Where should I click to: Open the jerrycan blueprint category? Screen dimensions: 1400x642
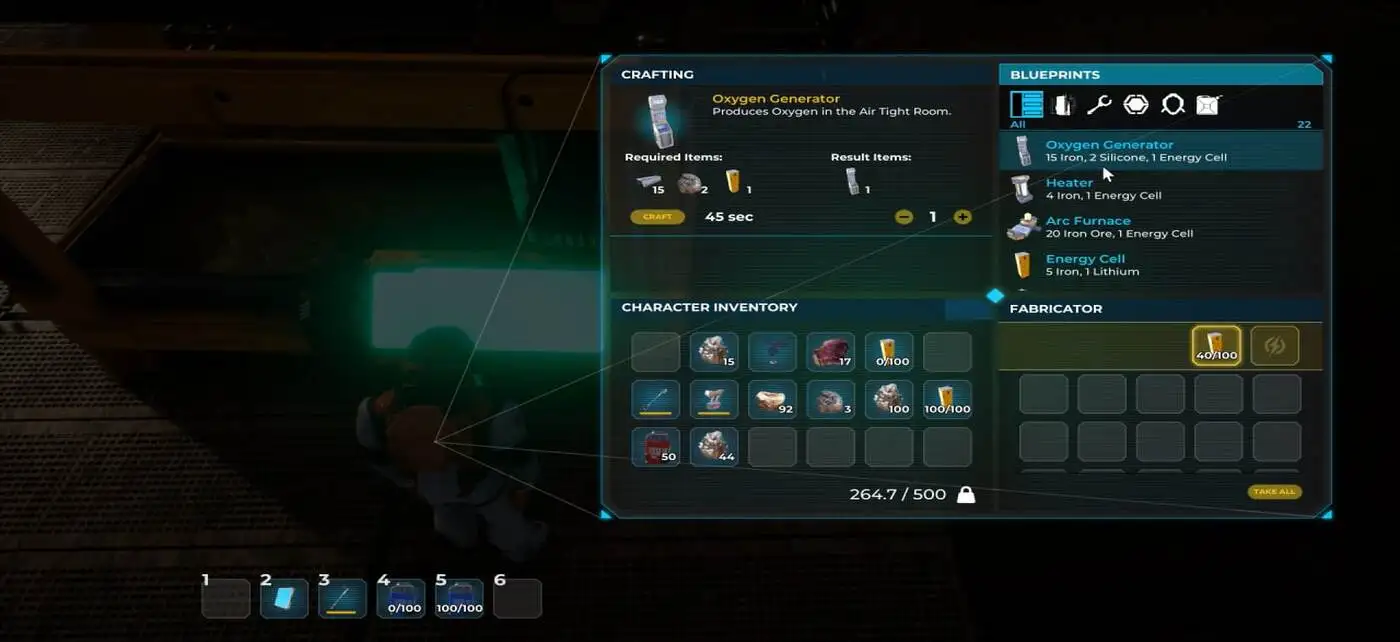[1208, 105]
